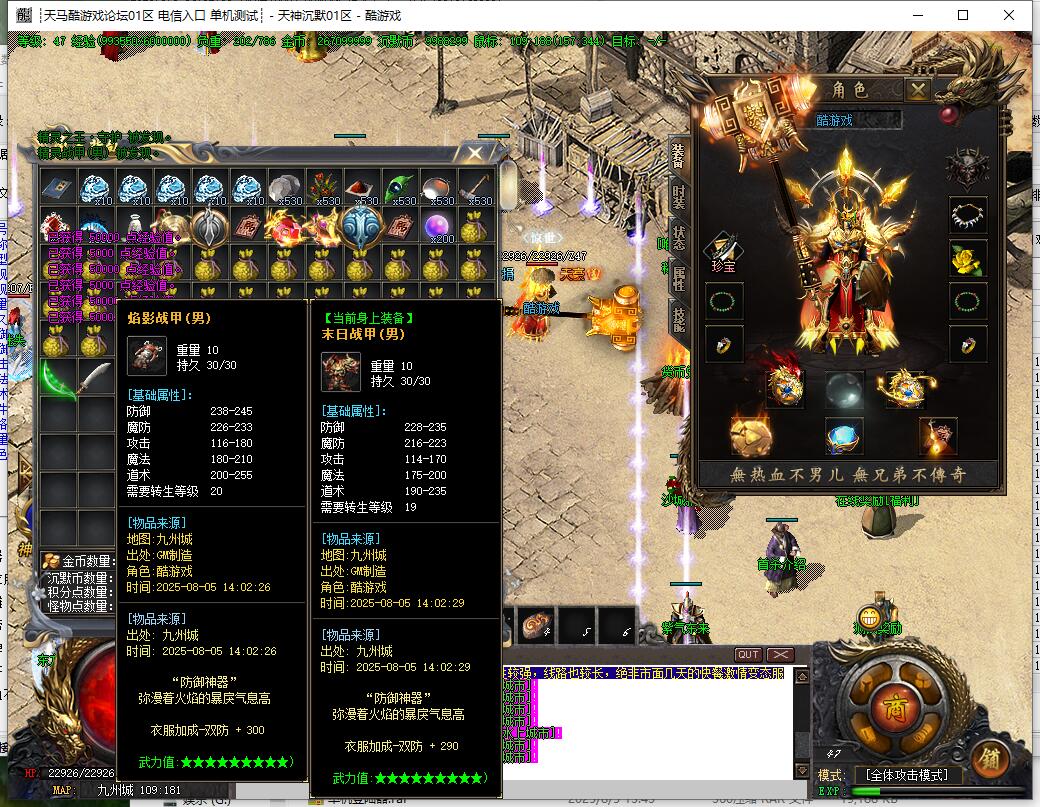Close the character equipment panel
Viewport: 1040px width, 807px height.
(918, 90)
